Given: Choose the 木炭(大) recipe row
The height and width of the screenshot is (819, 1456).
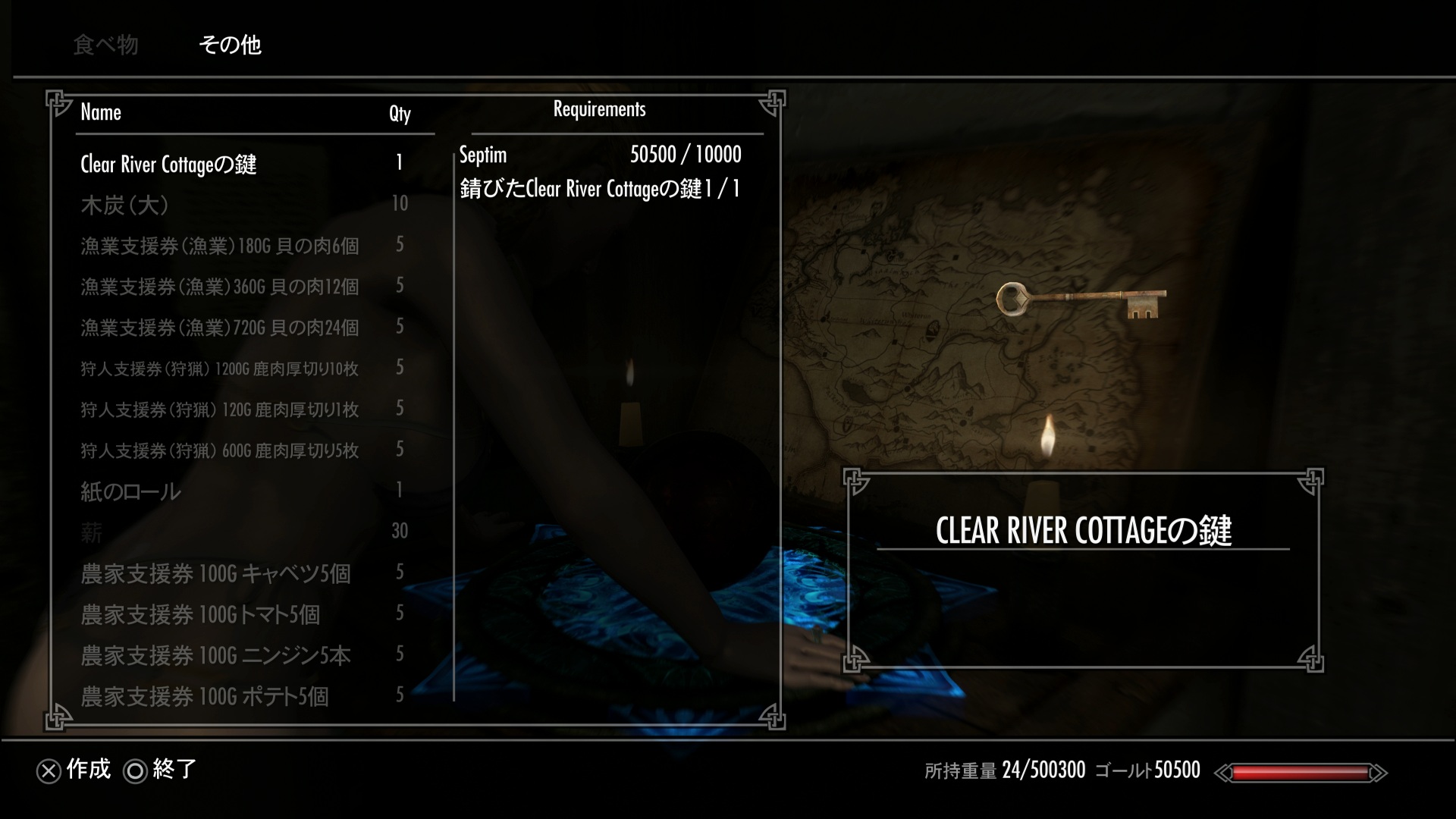Looking at the screenshot, I should coord(124,205).
